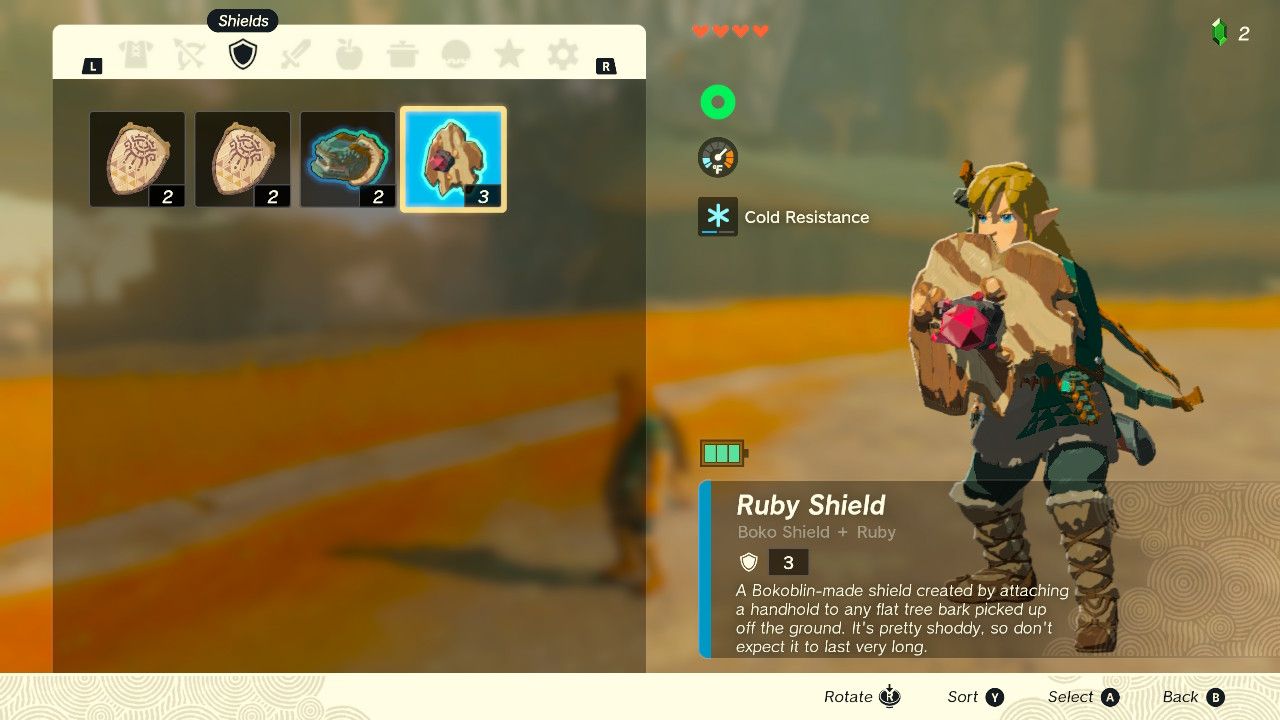This screenshot has height=720, width=1280.
Task: Click the Cold Resistance snowflake icon
Action: 716,216
